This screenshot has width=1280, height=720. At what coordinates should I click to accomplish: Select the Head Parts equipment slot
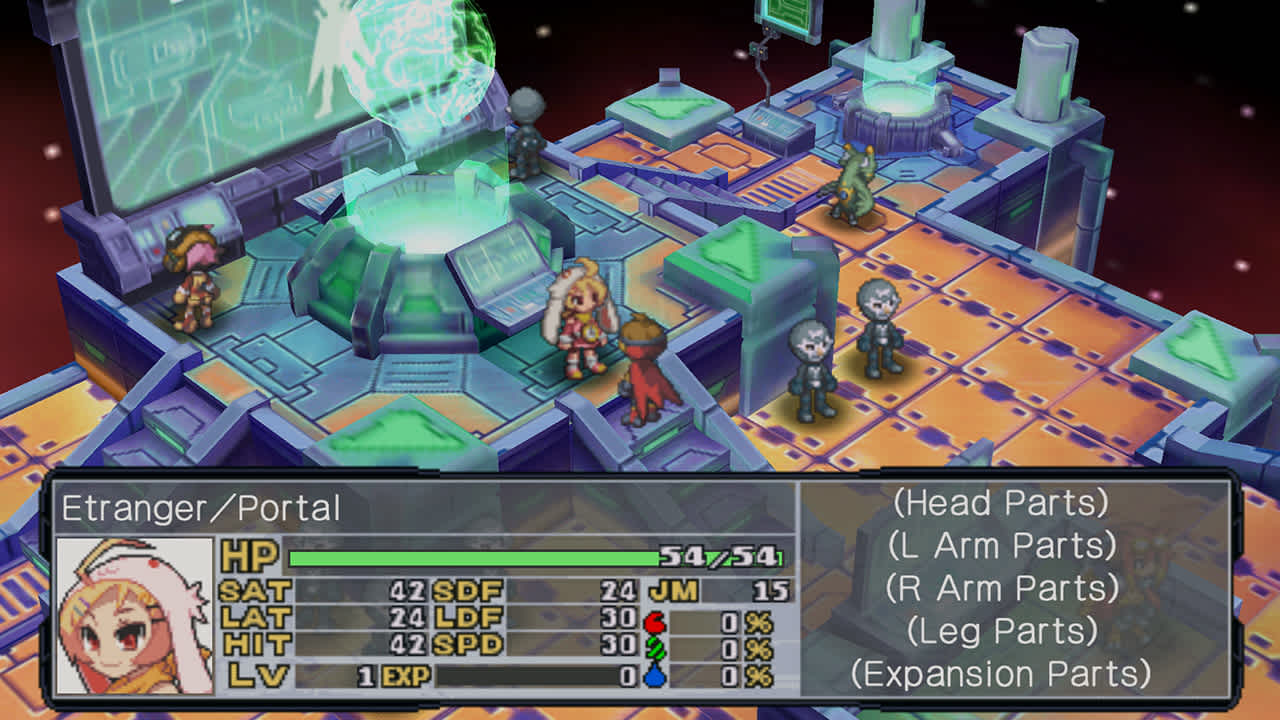click(1001, 502)
